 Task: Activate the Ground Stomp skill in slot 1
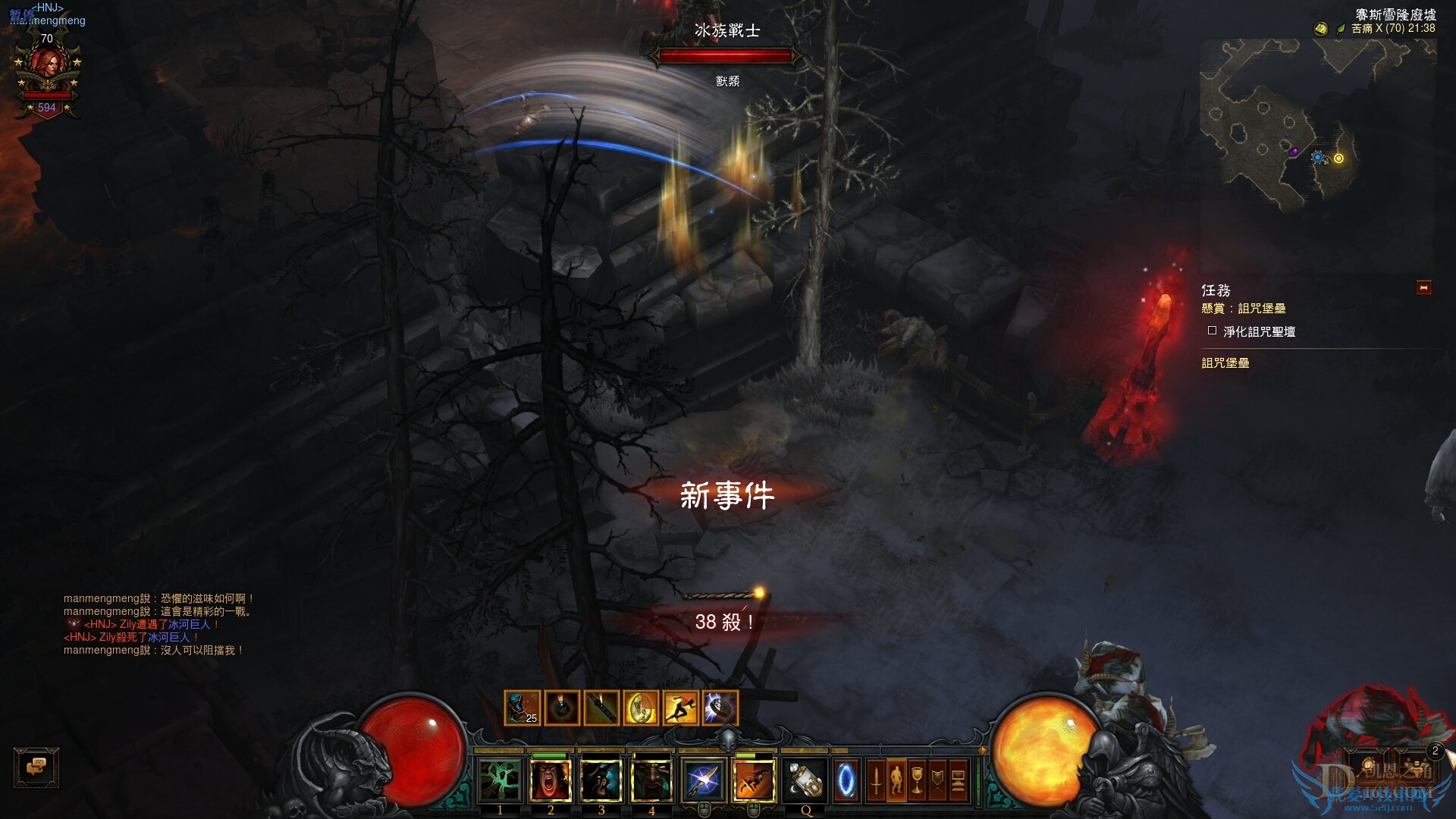(500, 780)
